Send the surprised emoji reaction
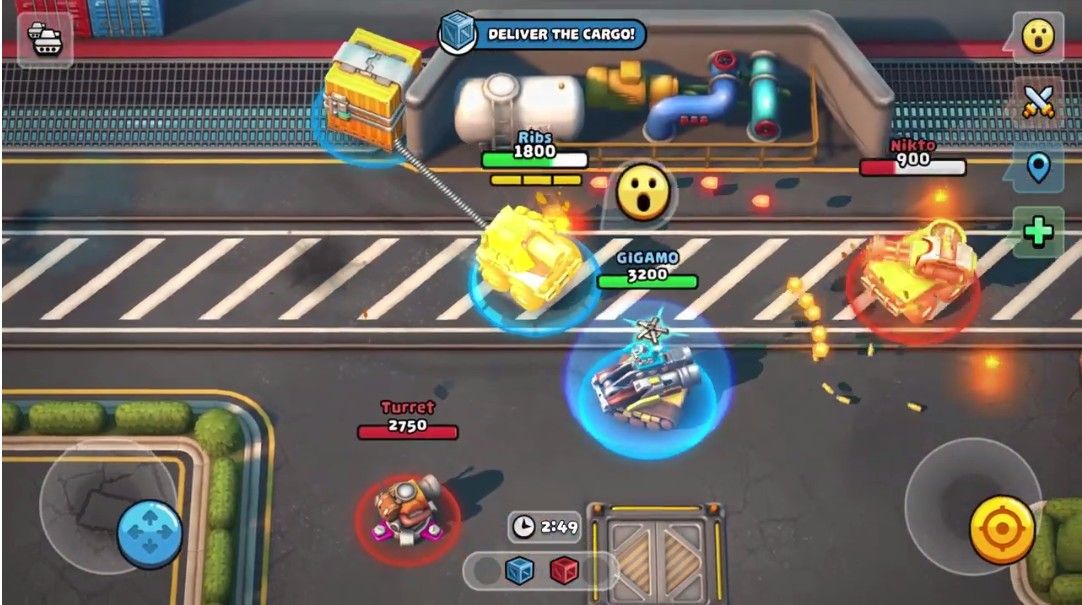This screenshot has height=605, width=1082. coord(1038,36)
